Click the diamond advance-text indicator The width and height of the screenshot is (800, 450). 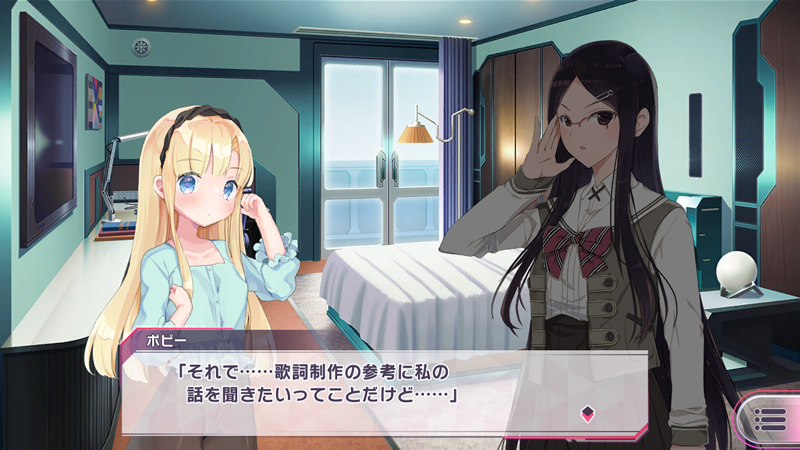[x=587, y=411]
